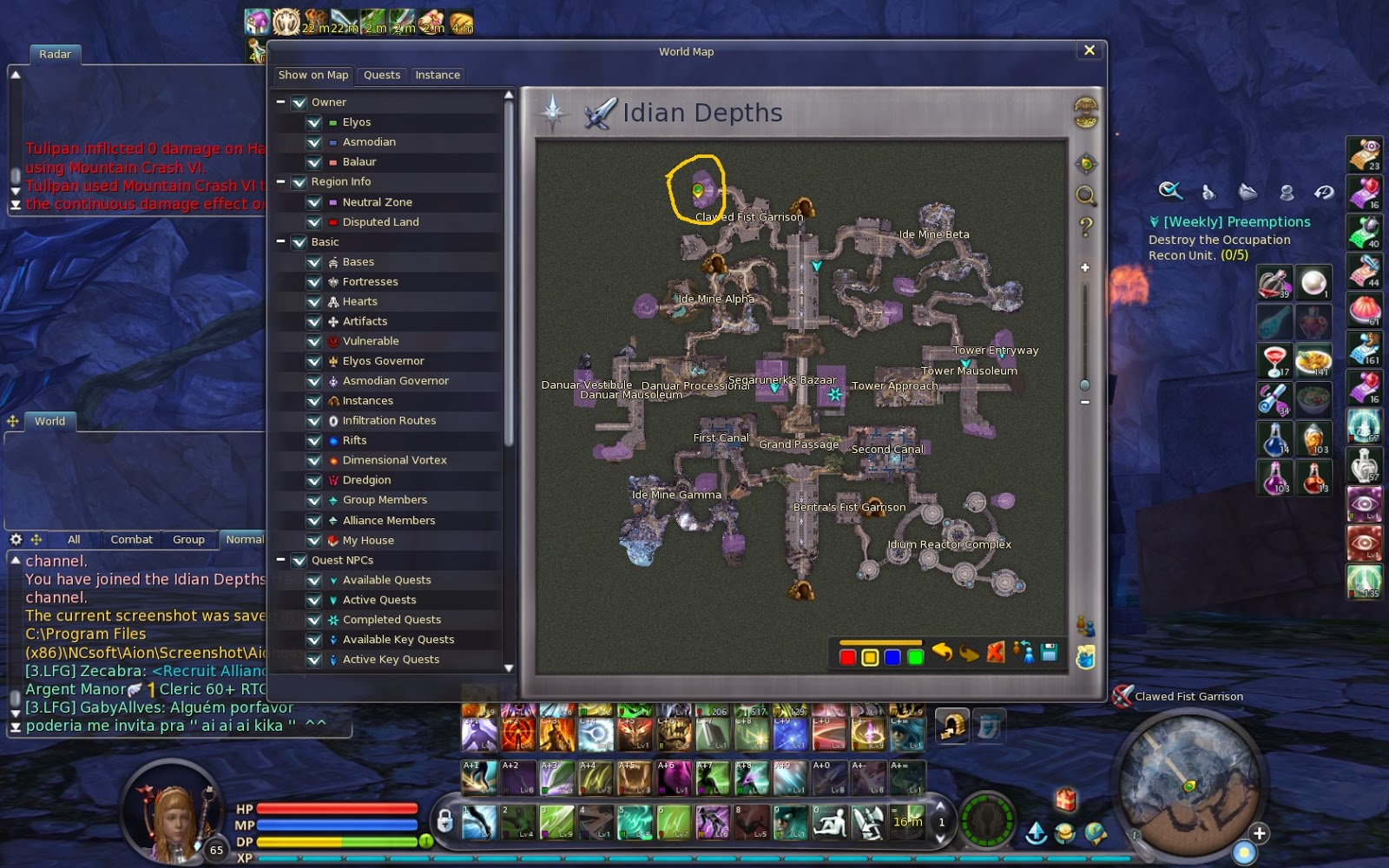Open map search with the magnifying glass icon

[1085, 196]
